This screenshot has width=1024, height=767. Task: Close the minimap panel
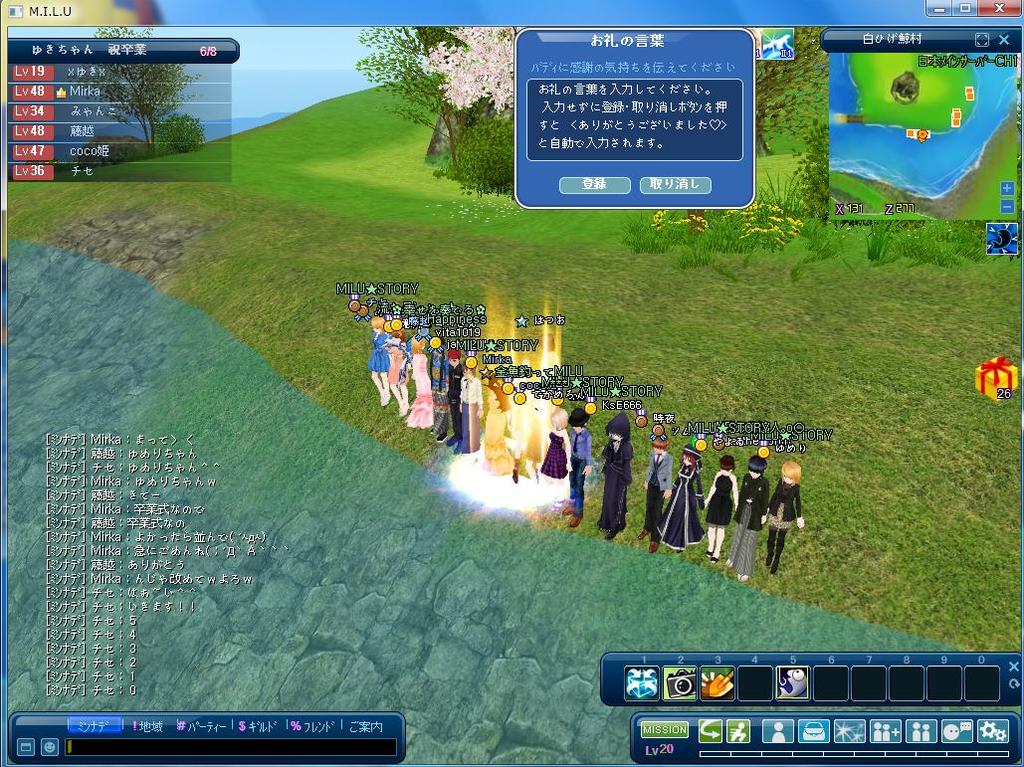tap(1005, 40)
